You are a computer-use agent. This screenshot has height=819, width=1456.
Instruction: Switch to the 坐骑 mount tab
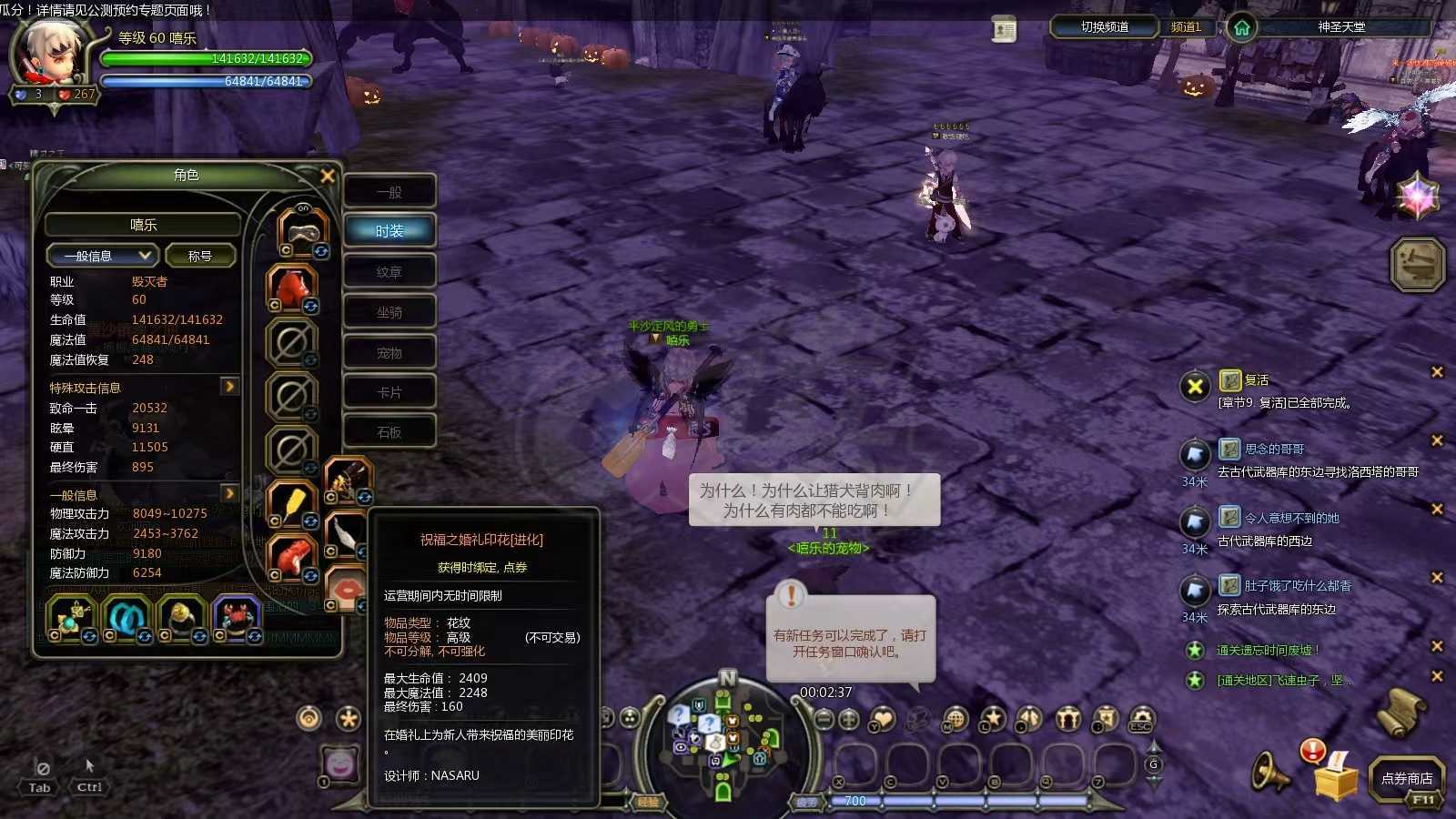(389, 312)
